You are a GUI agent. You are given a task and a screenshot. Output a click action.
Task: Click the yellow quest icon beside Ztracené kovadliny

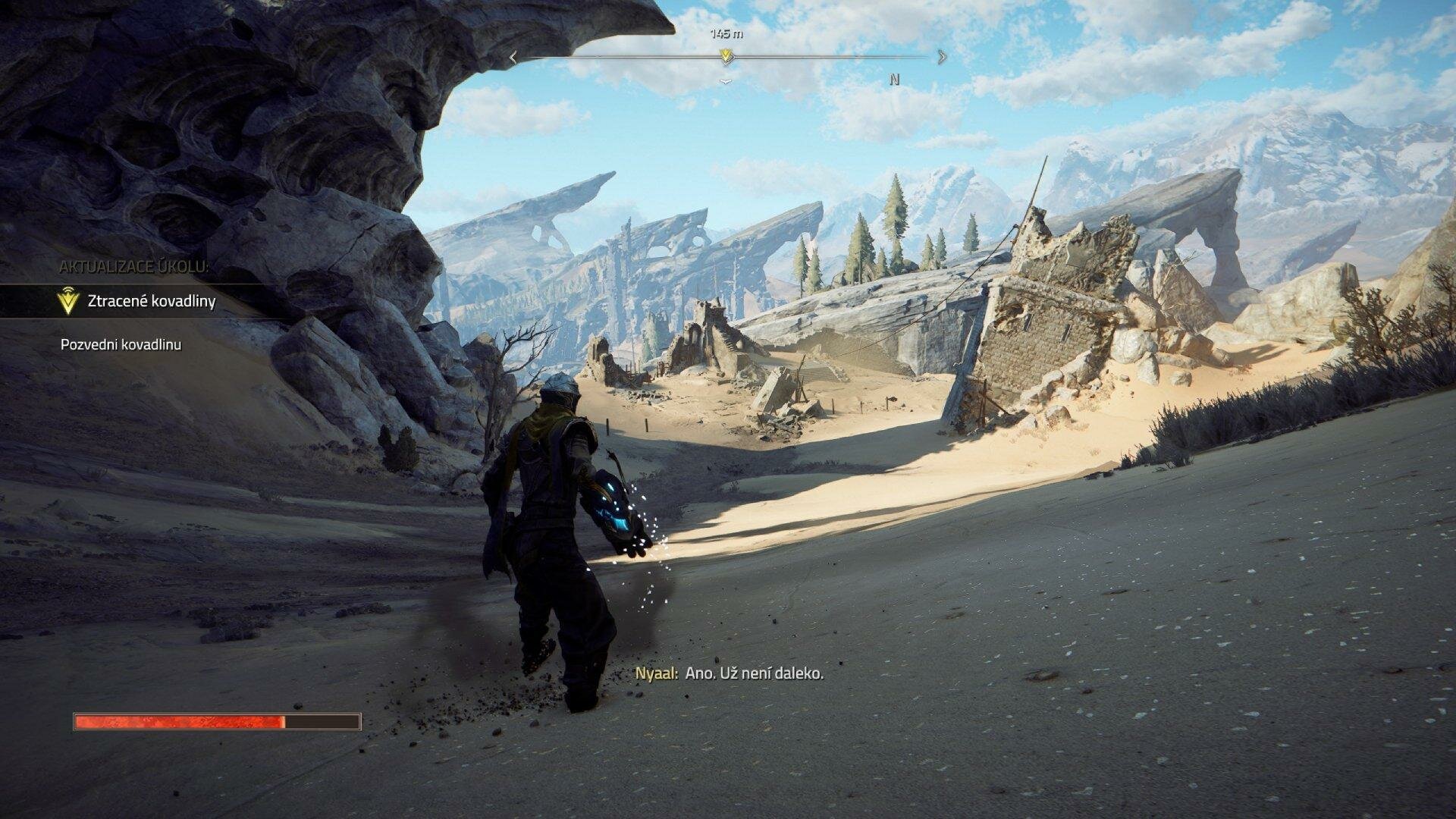(x=68, y=301)
